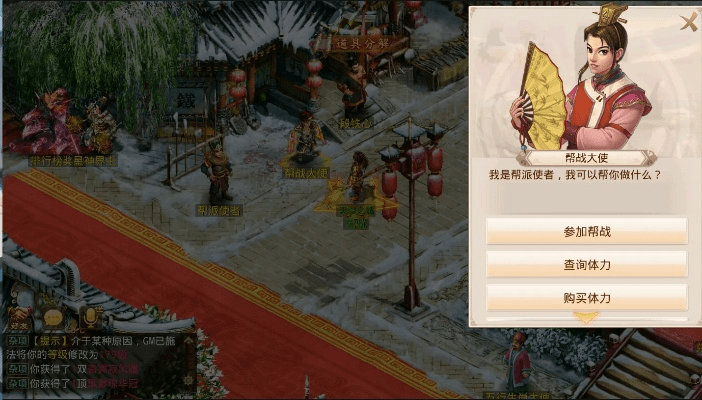
Task: Select the 查询体力 option
Action: [586, 265]
